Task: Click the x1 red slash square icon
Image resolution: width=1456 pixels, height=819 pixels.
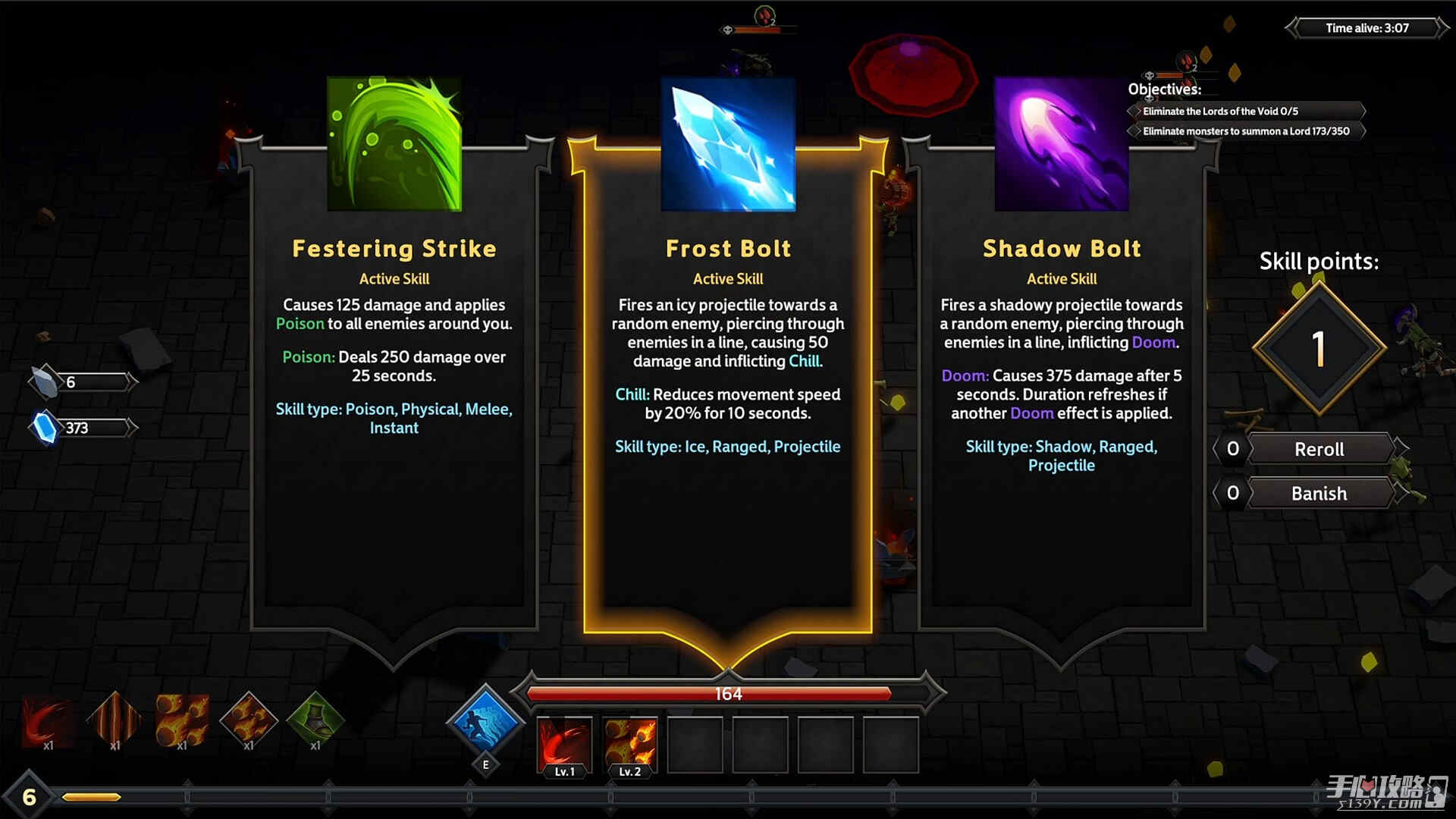Action: pos(49,720)
